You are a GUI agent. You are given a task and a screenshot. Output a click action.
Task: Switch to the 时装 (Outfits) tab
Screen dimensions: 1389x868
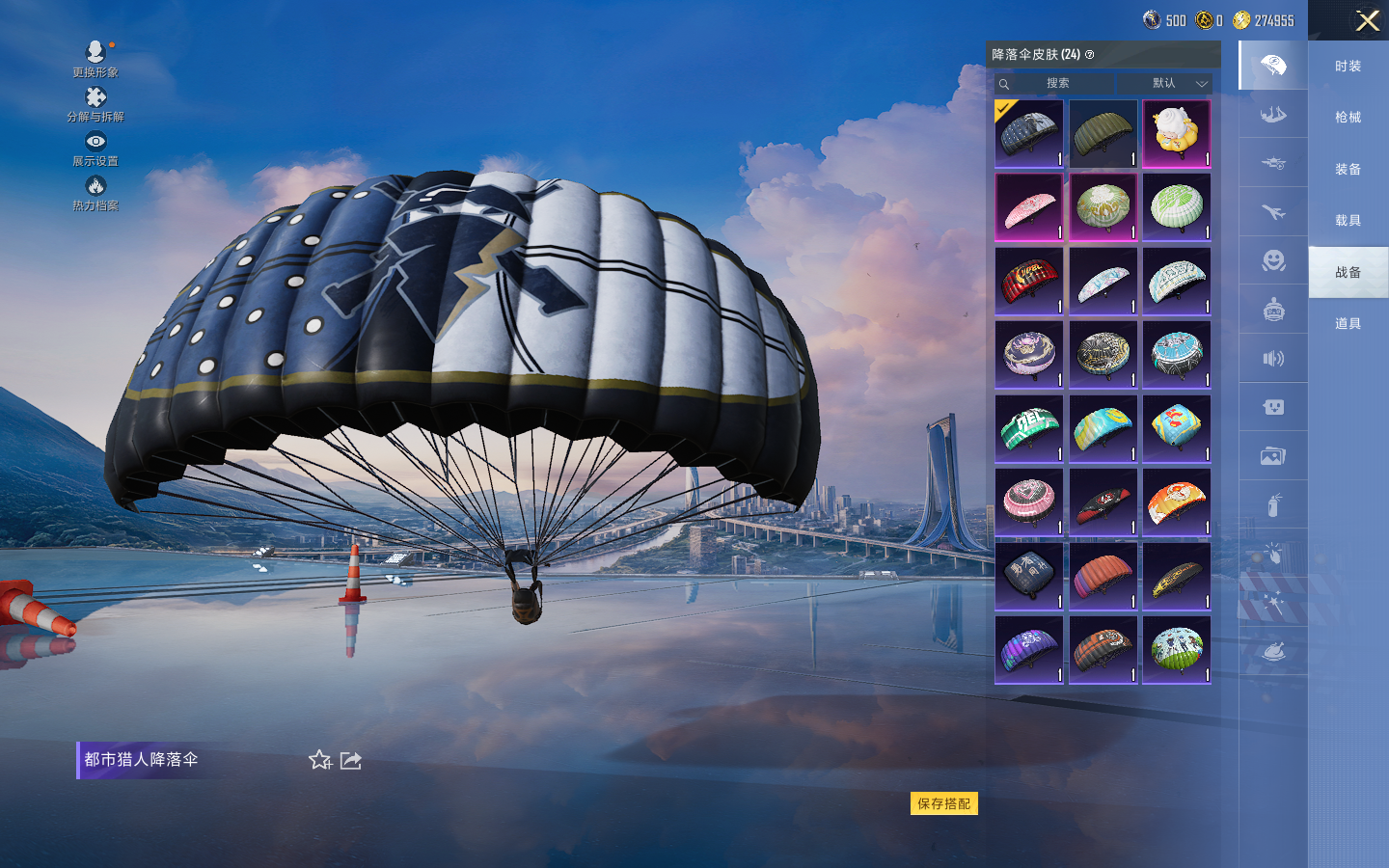(1348, 66)
